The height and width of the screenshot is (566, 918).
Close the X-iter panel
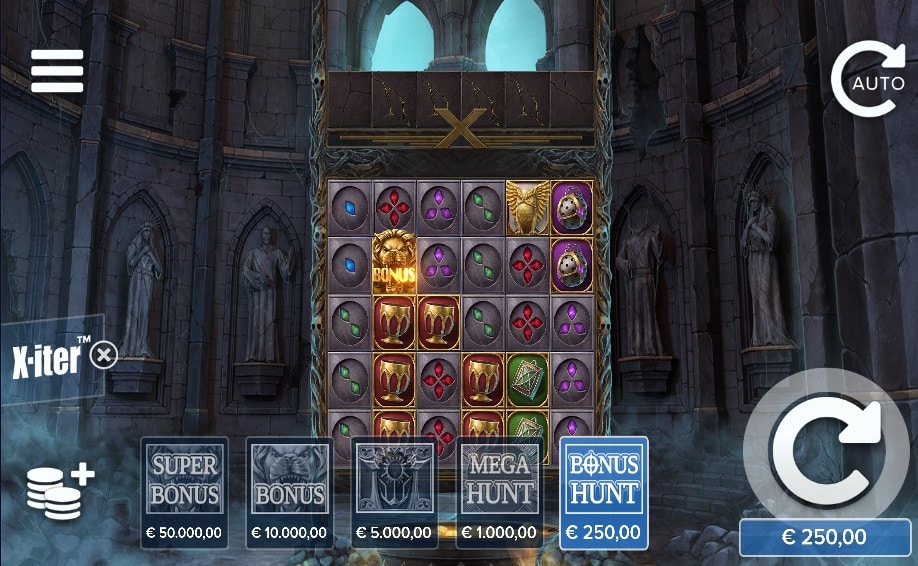pos(104,355)
